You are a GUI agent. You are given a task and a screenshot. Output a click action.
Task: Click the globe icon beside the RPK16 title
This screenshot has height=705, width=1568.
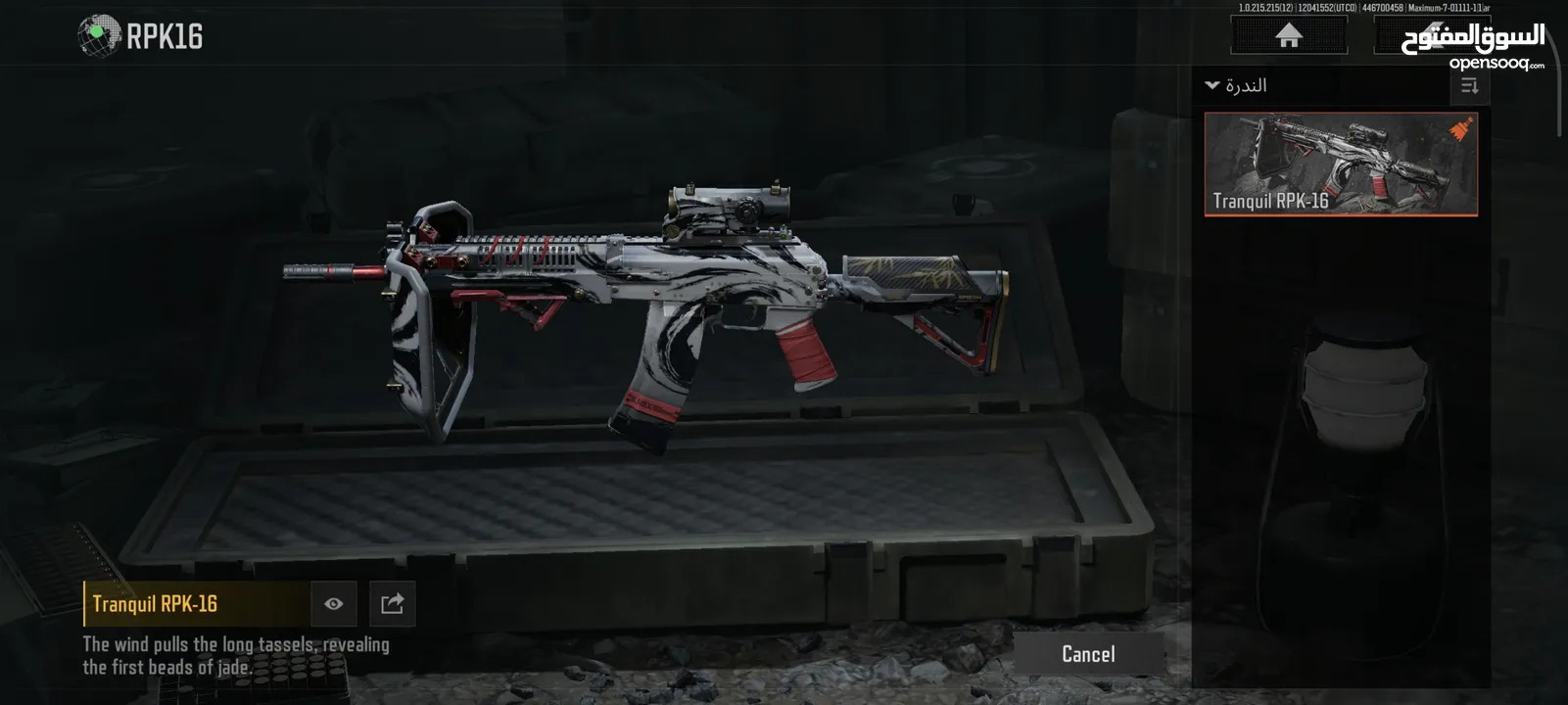pos(96,34)
